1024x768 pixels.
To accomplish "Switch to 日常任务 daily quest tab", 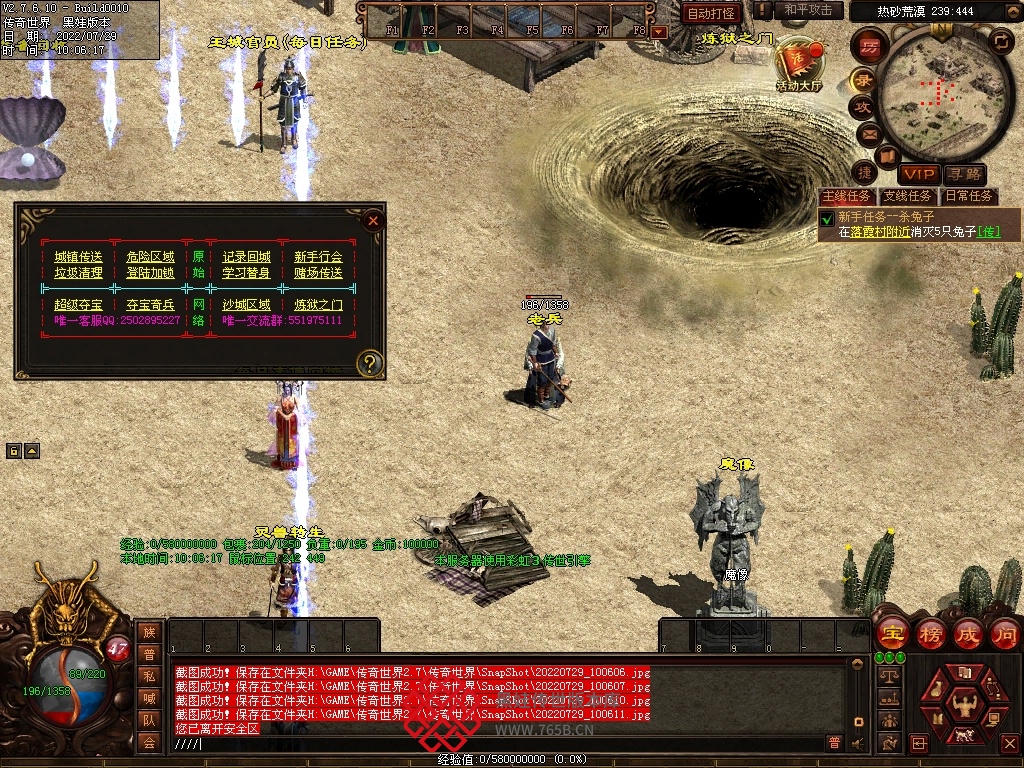I will point(969,196).
